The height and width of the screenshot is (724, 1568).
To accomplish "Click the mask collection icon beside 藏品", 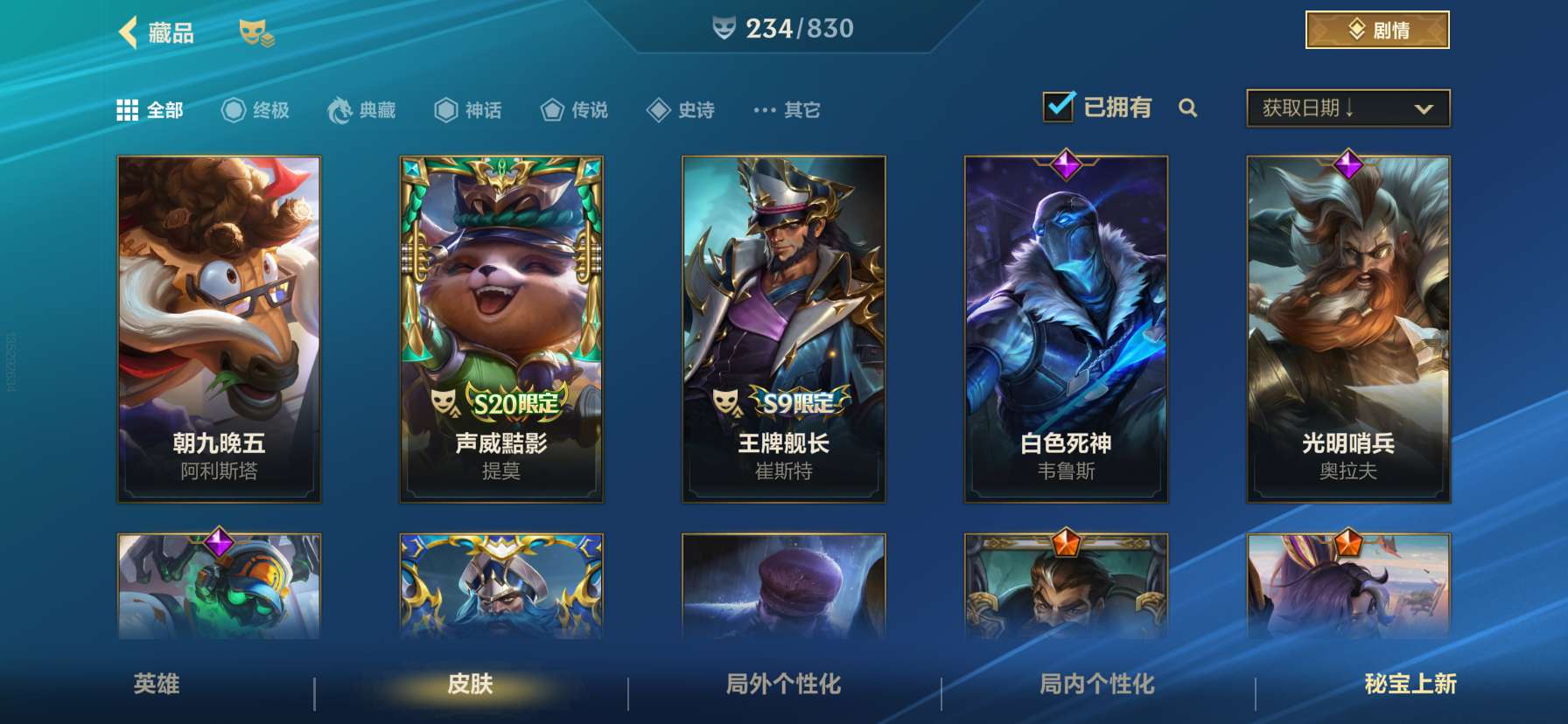I will coord(257,32).
